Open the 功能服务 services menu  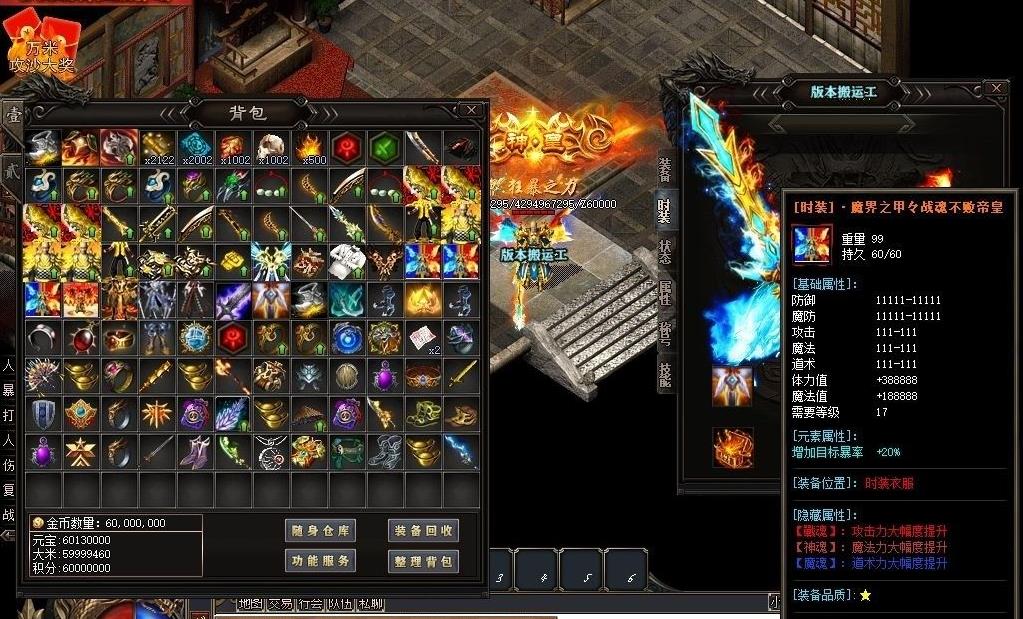[320, 561]
